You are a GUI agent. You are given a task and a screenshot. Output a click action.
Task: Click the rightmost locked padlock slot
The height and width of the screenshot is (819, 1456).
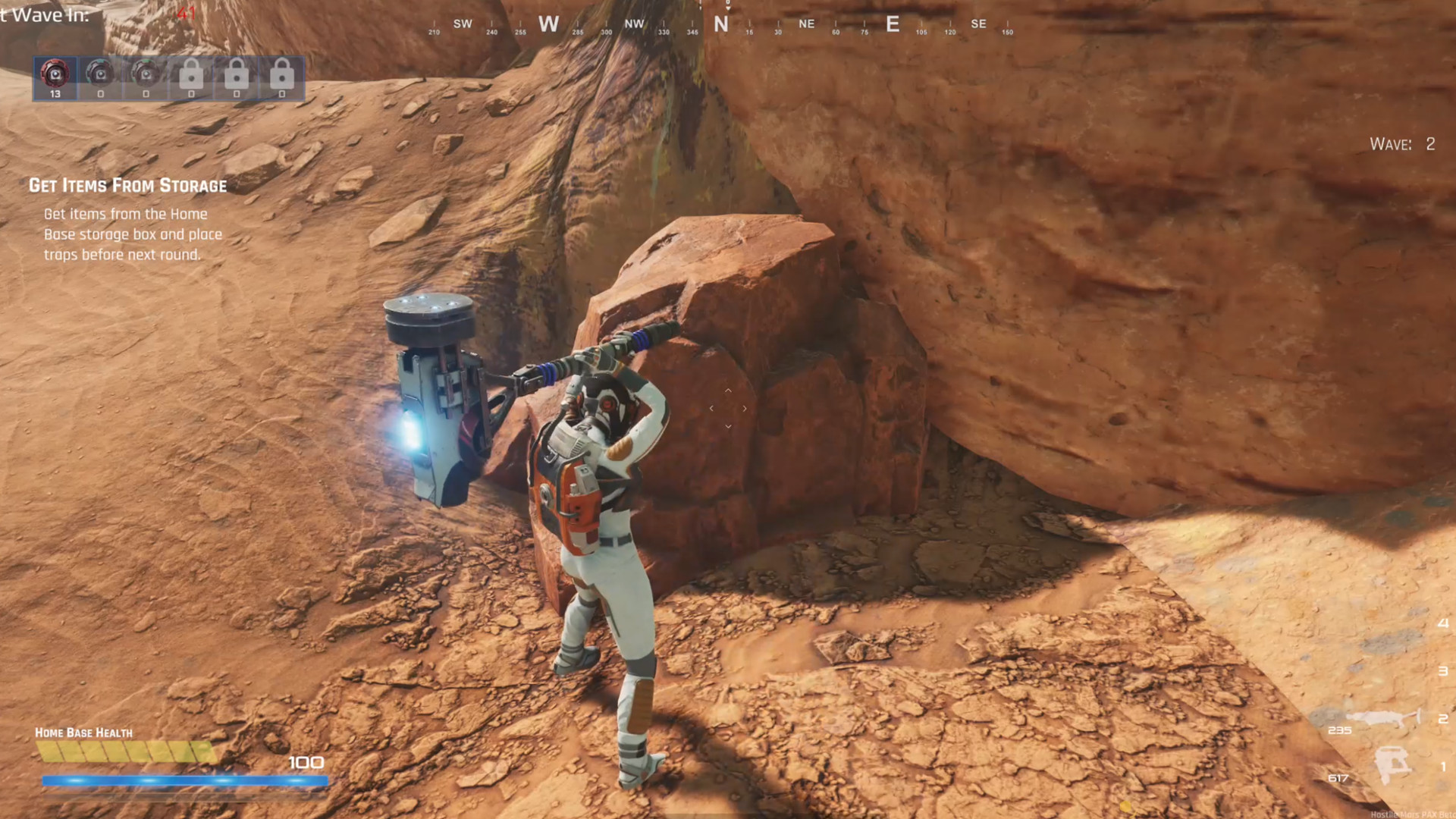[x=281, y=74]
